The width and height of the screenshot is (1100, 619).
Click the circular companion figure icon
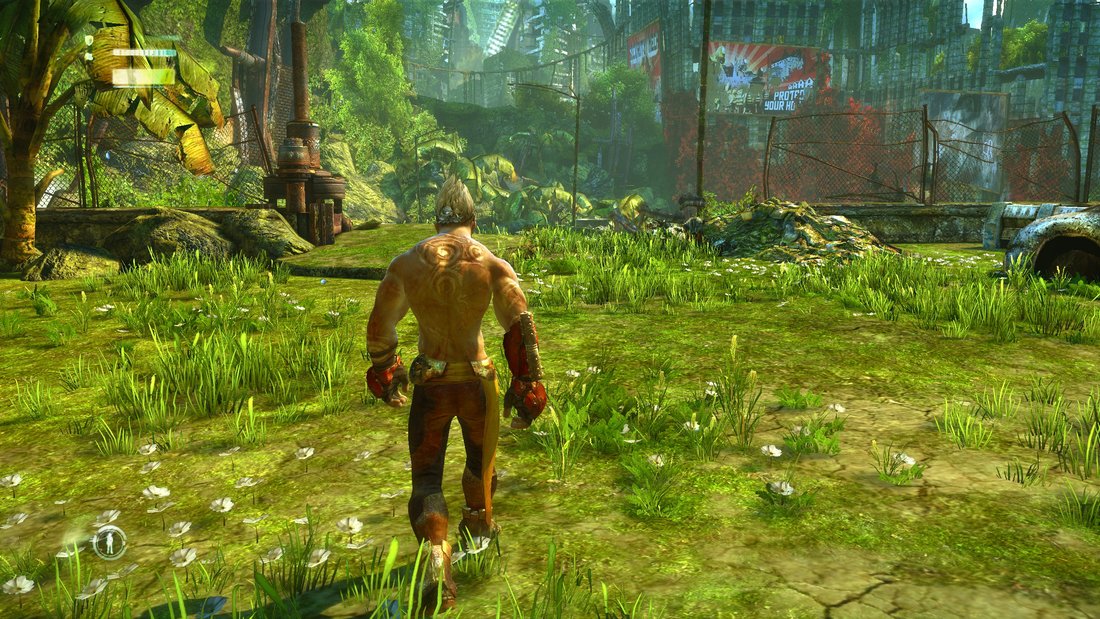point(109,542)
